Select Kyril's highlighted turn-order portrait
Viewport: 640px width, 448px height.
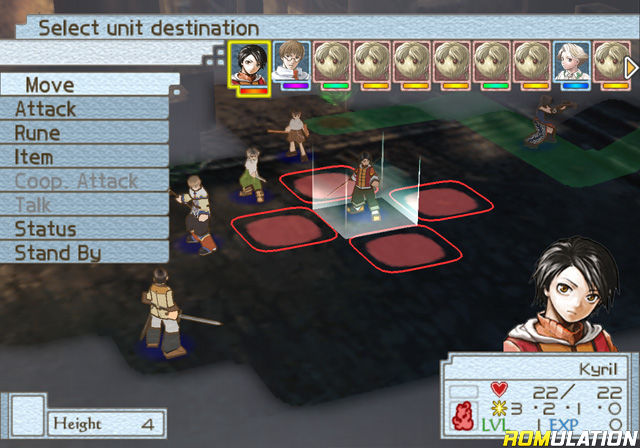click(249, 62)
